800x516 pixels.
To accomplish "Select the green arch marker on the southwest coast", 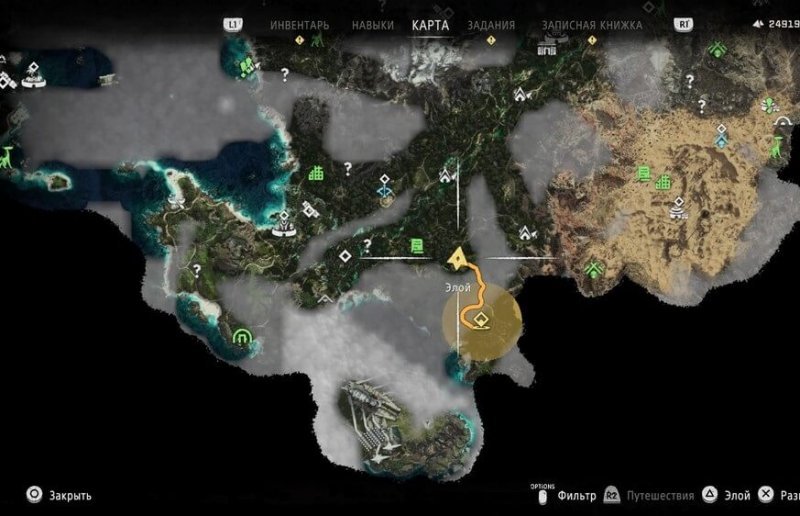I will pos(241,339).
